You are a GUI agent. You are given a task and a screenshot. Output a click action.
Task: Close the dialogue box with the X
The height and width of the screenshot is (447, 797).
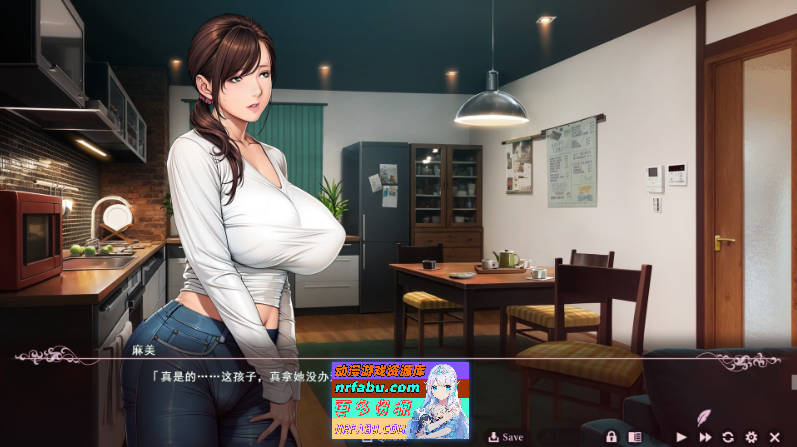coord(774,437)
